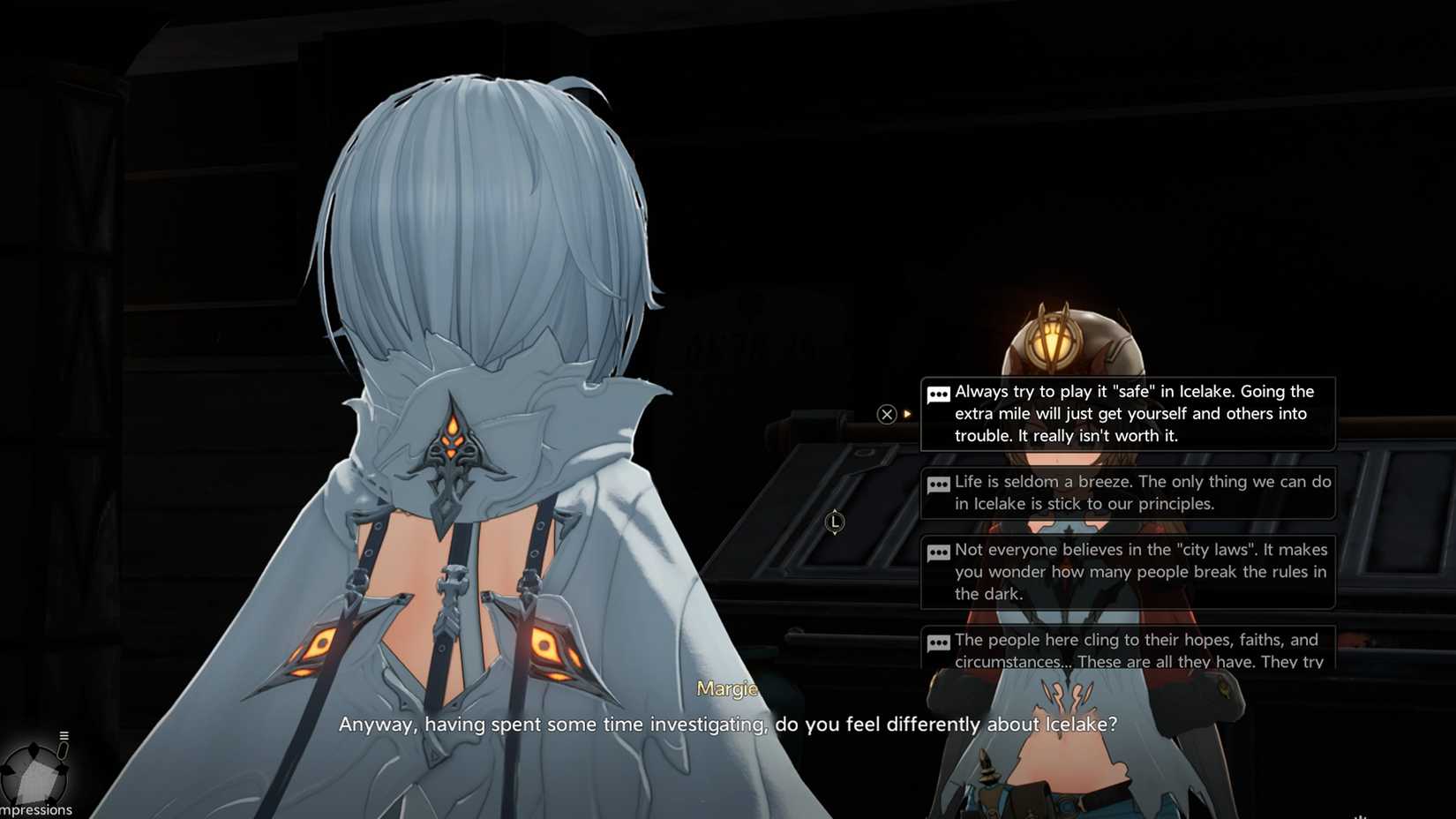The image size is (1456, 819).
Task: Collapse the down arrow on the L stick indicator
Action: click(x=835, y=532)
